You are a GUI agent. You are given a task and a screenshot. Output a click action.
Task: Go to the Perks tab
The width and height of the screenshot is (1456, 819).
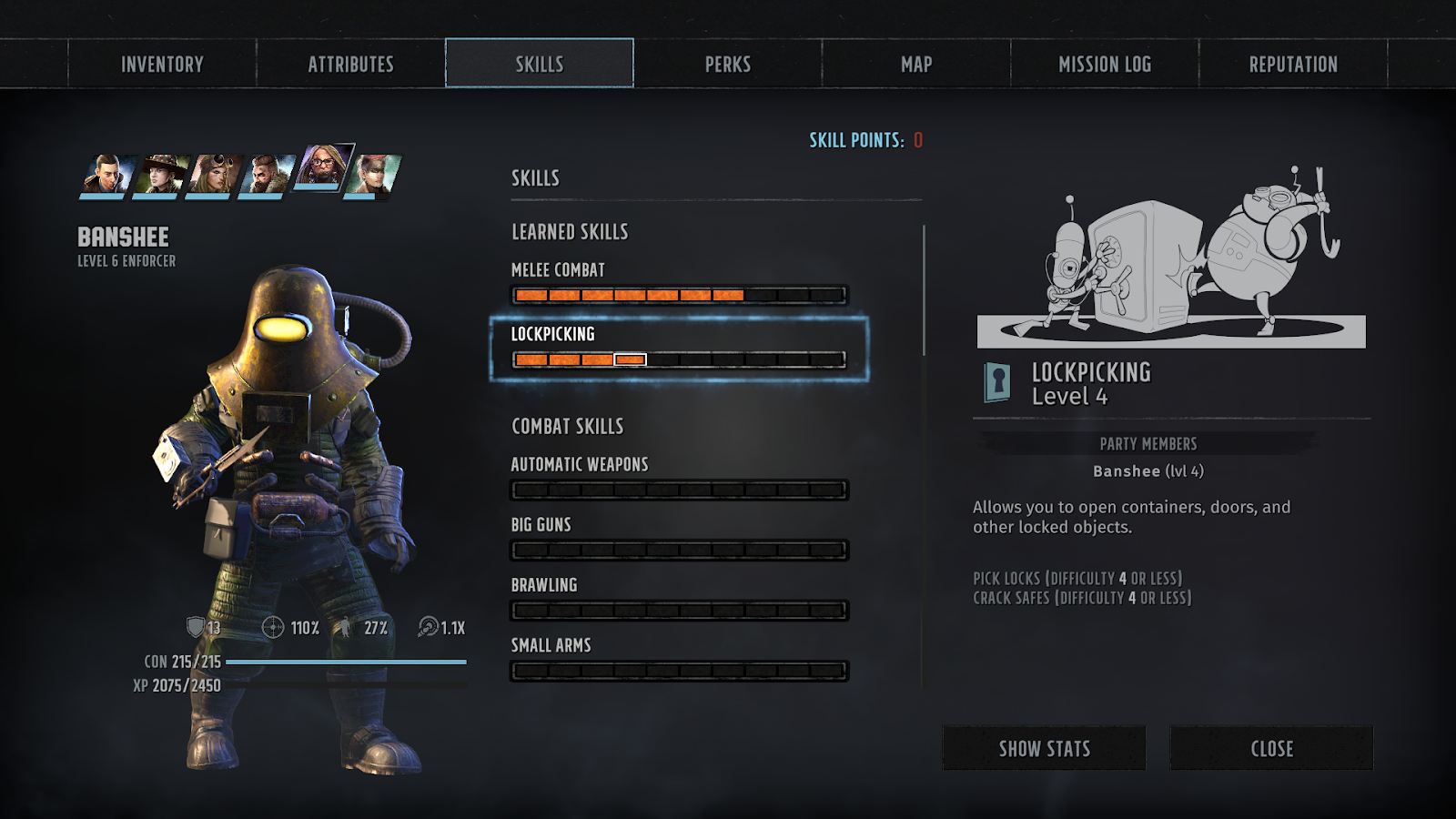(728, 64)
